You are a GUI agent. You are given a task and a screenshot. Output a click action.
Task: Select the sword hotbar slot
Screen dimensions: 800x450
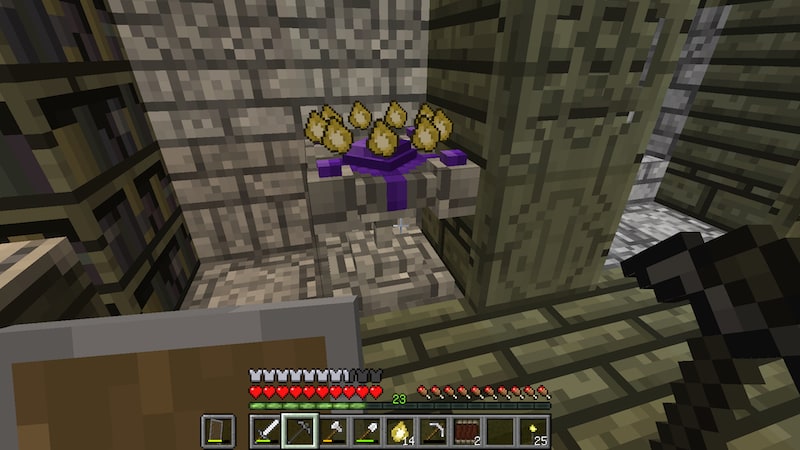pos(266,431)
